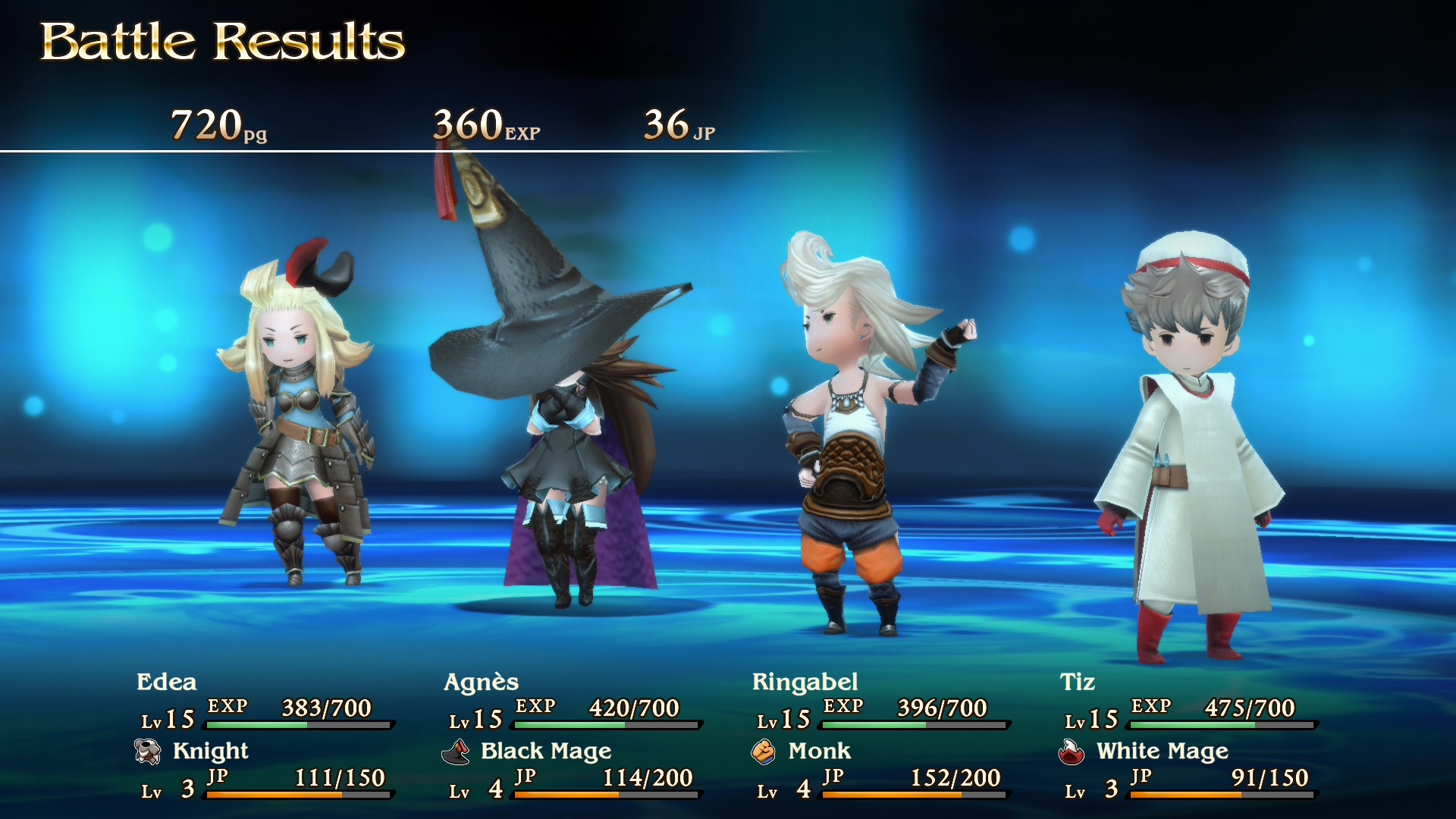
Task: Click Agnès's name label
Action: tap(482, 682)
